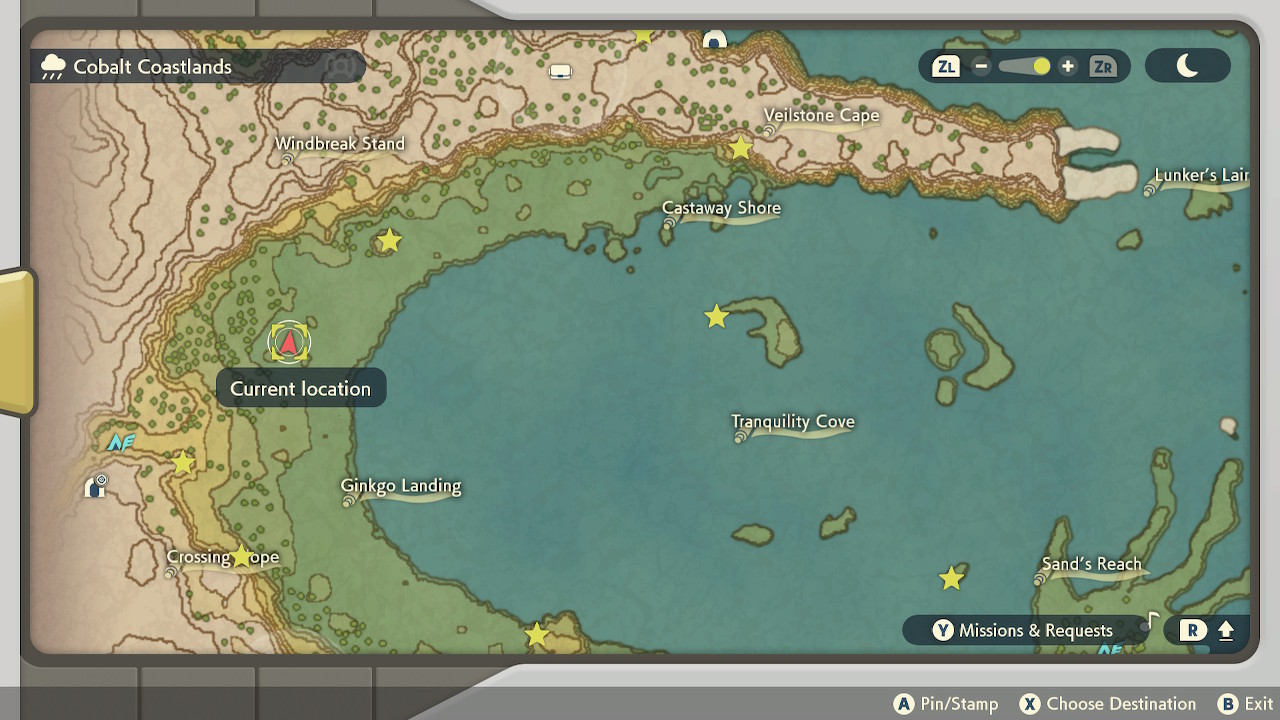Click the star marker near Sand's Reach
This screenshot has height=720, width=1280.
(951, 577)
